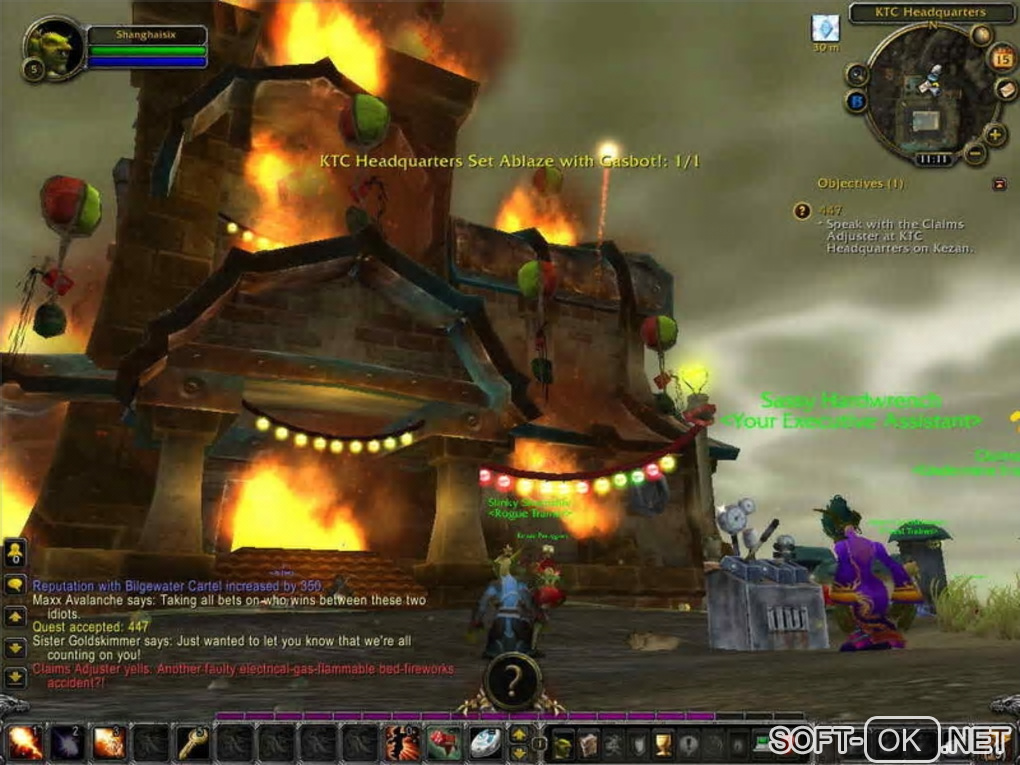Open the chat speech bubble menu

(14, 585)
